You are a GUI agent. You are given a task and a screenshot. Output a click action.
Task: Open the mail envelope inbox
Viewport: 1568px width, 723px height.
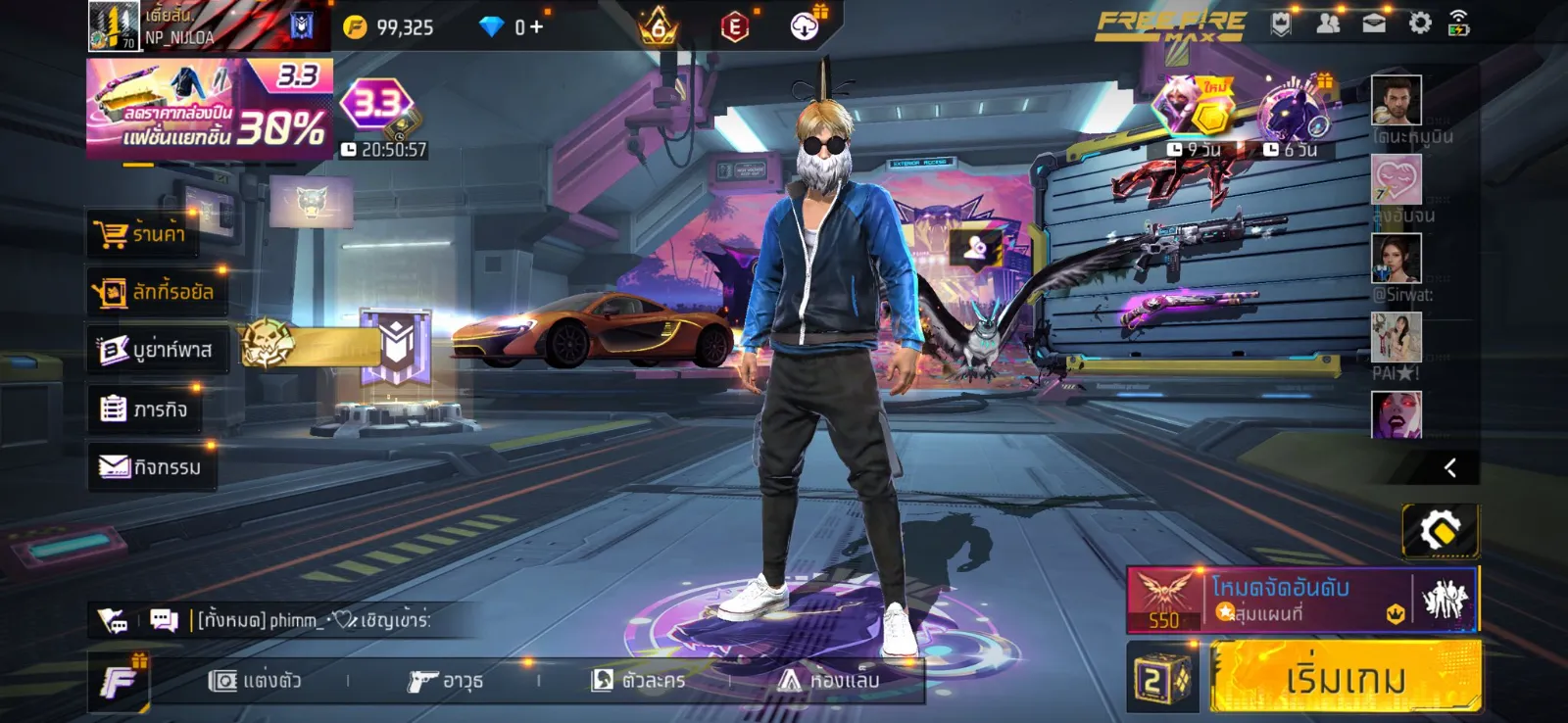tap(1374, 24)
